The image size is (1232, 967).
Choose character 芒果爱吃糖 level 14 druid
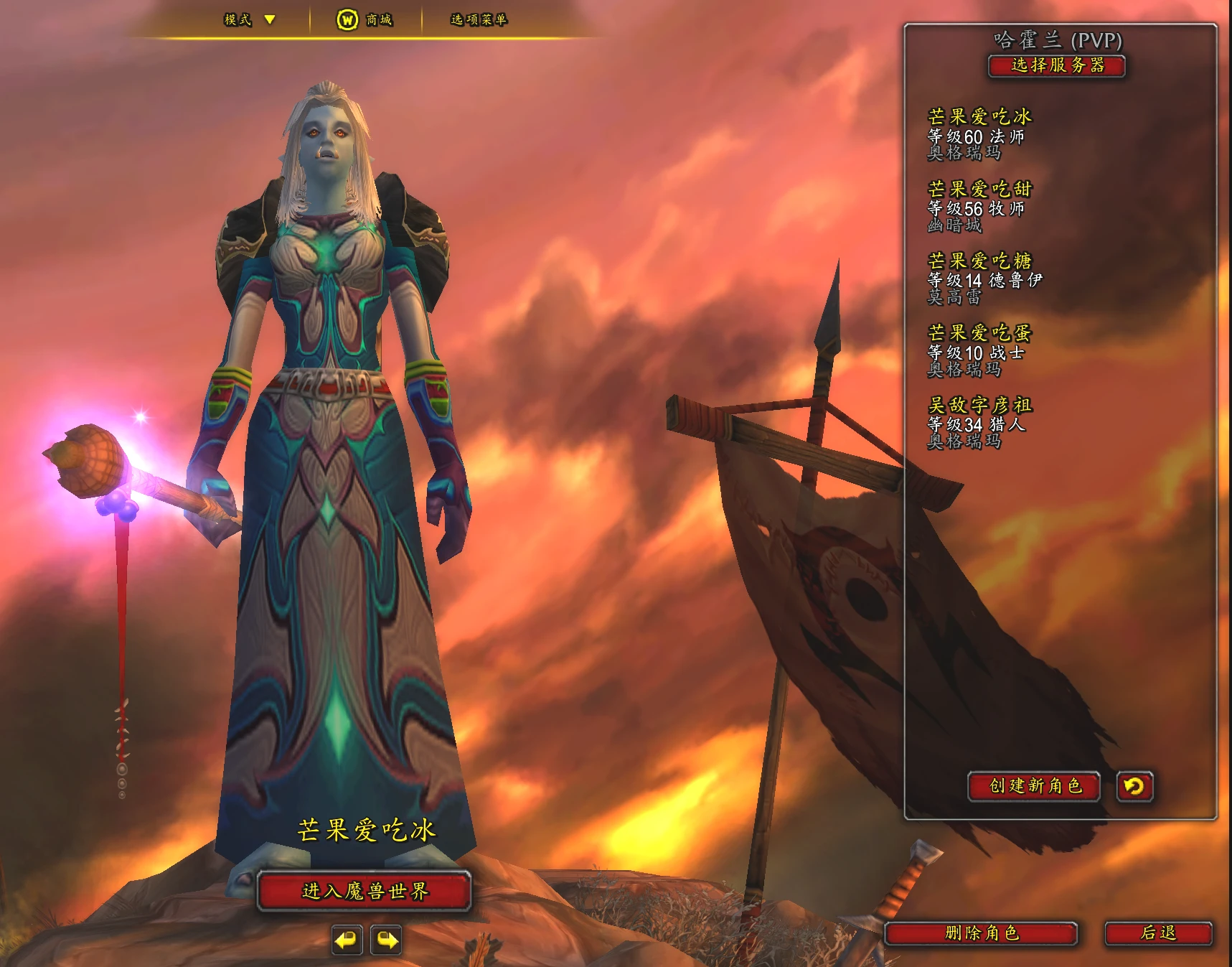coord(984,279)
